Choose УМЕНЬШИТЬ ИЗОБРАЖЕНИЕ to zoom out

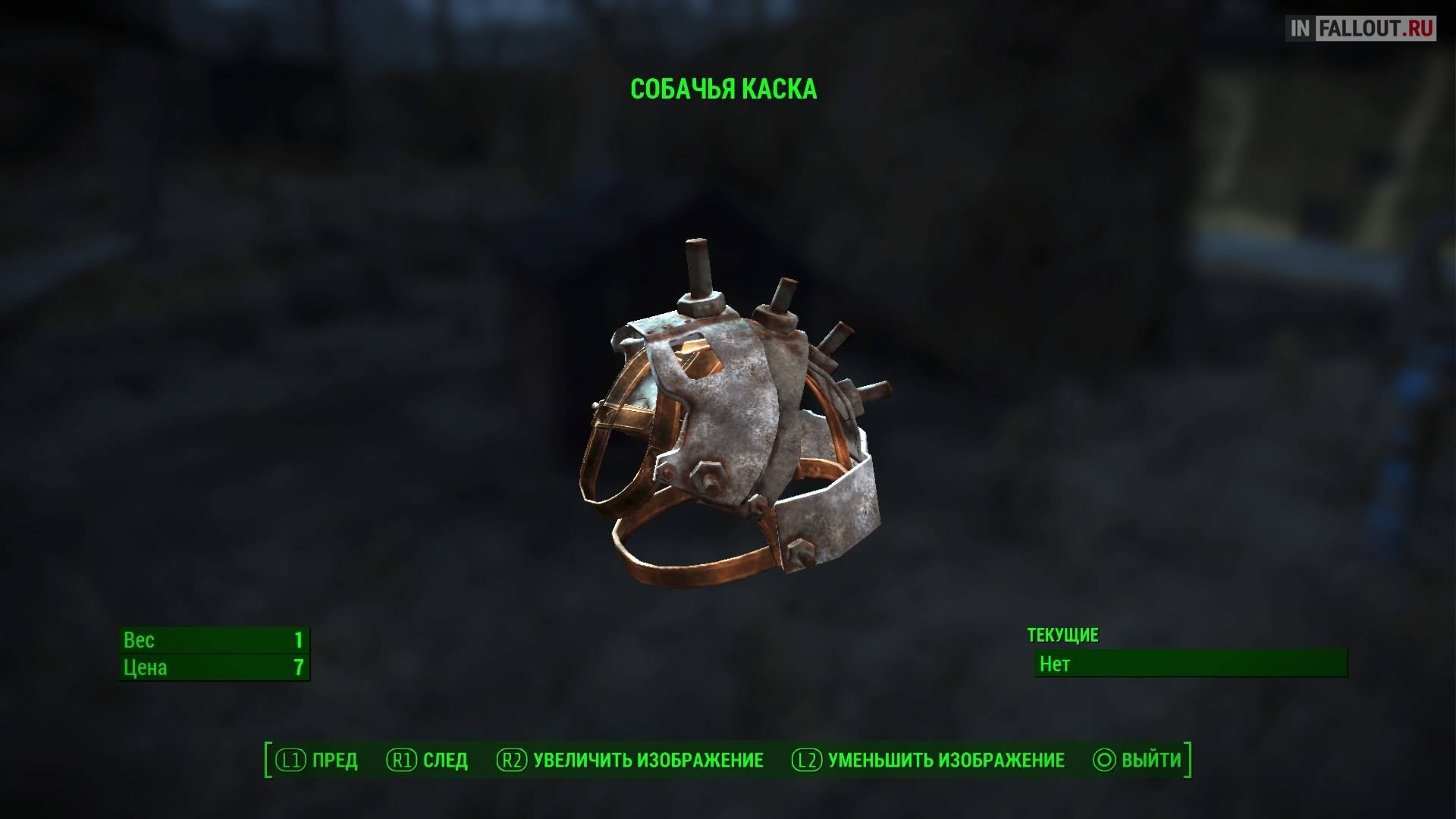pyautogui.click(x=928, y=760)
